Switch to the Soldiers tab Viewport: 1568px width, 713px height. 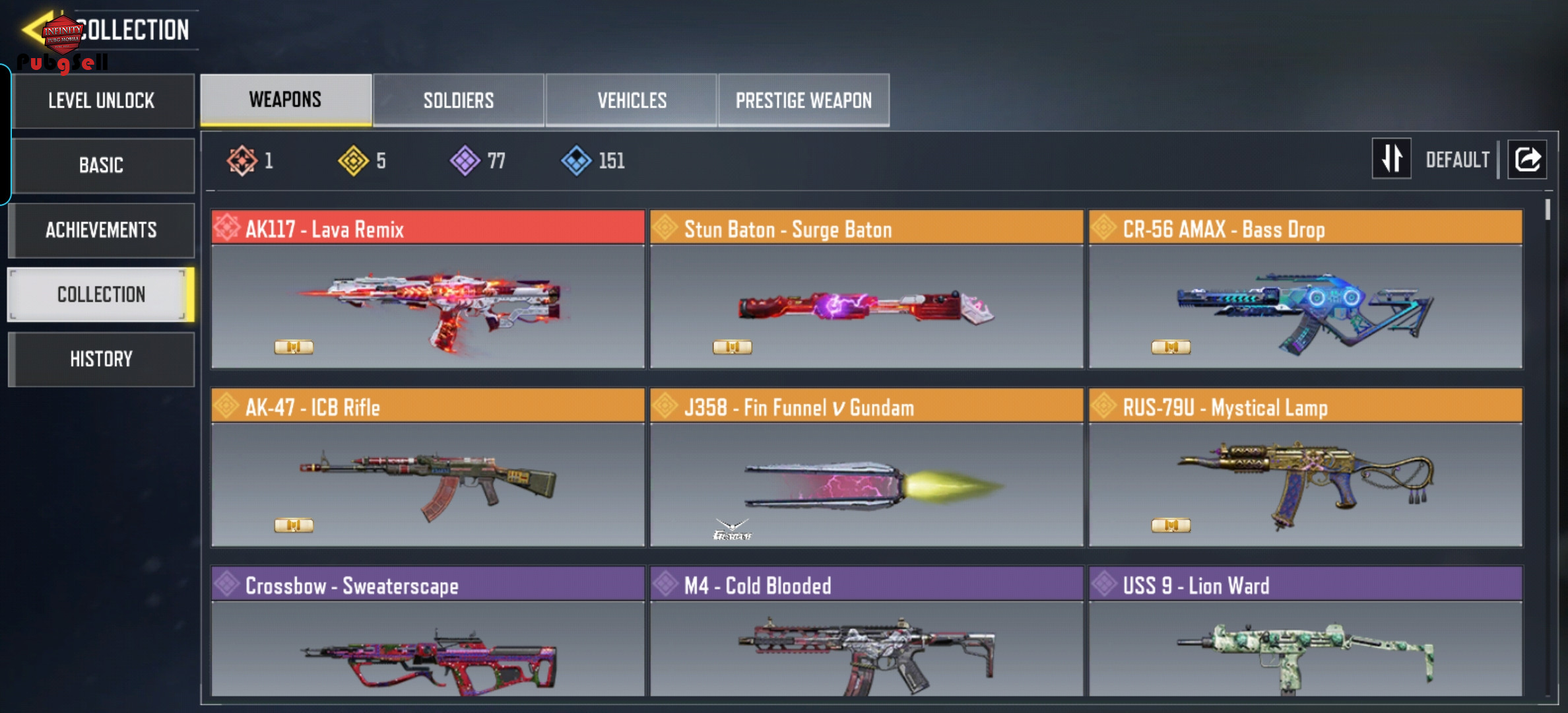459,100
